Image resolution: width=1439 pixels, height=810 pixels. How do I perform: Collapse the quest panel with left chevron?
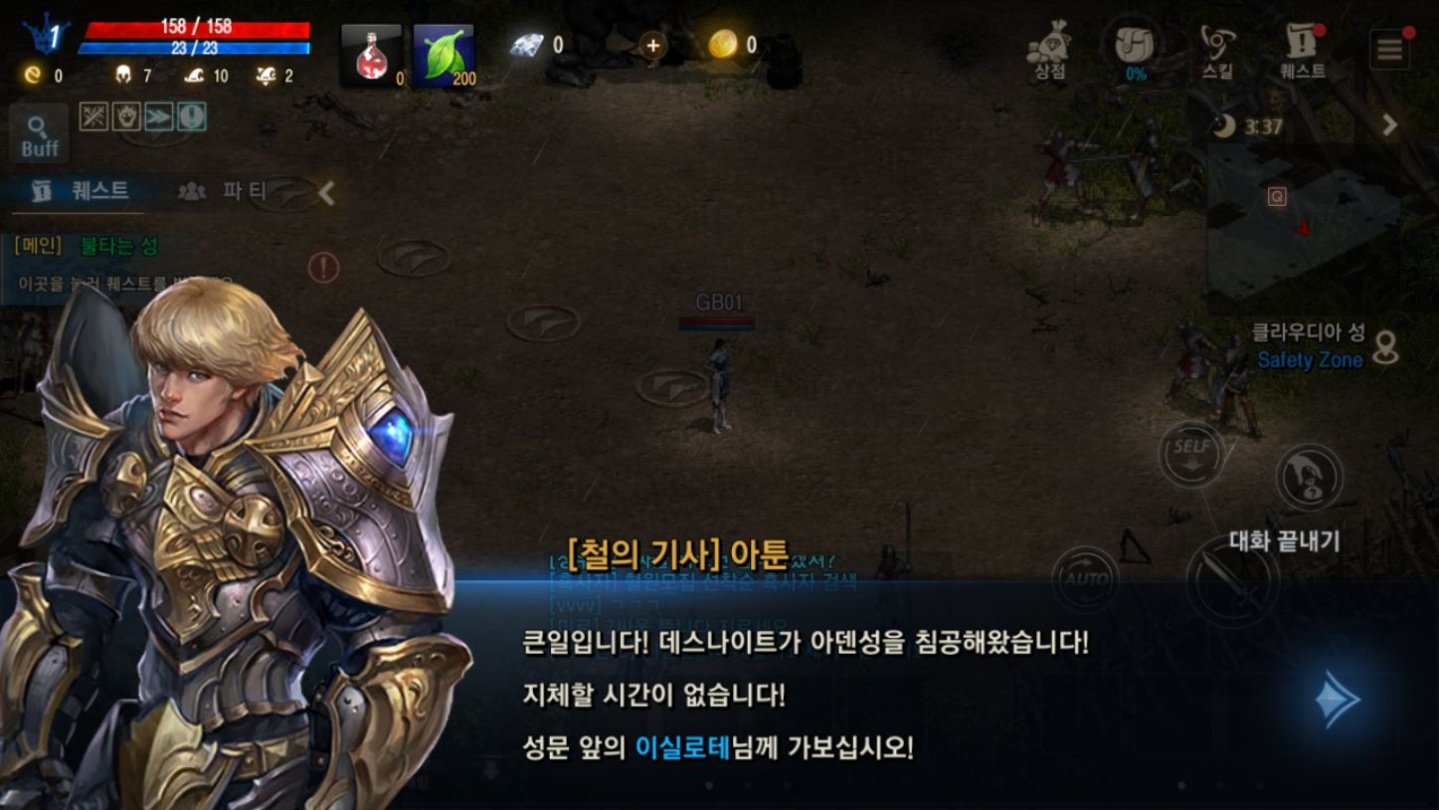(x=323, y=193)
